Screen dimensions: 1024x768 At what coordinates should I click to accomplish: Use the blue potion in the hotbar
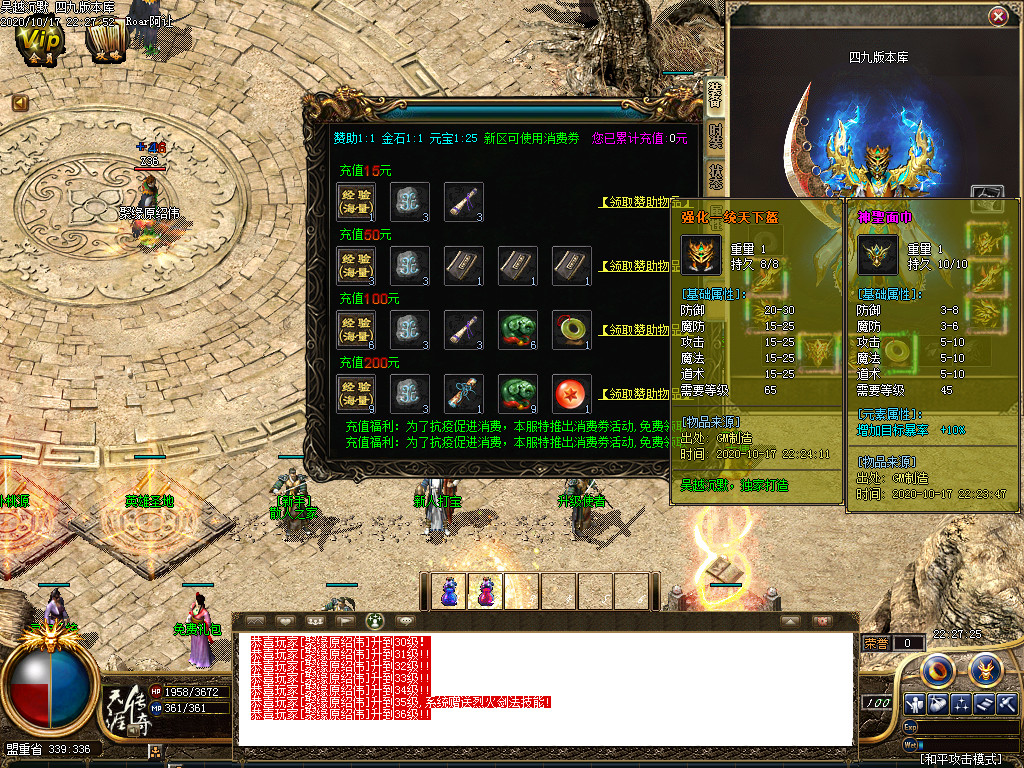click(450, 590)
